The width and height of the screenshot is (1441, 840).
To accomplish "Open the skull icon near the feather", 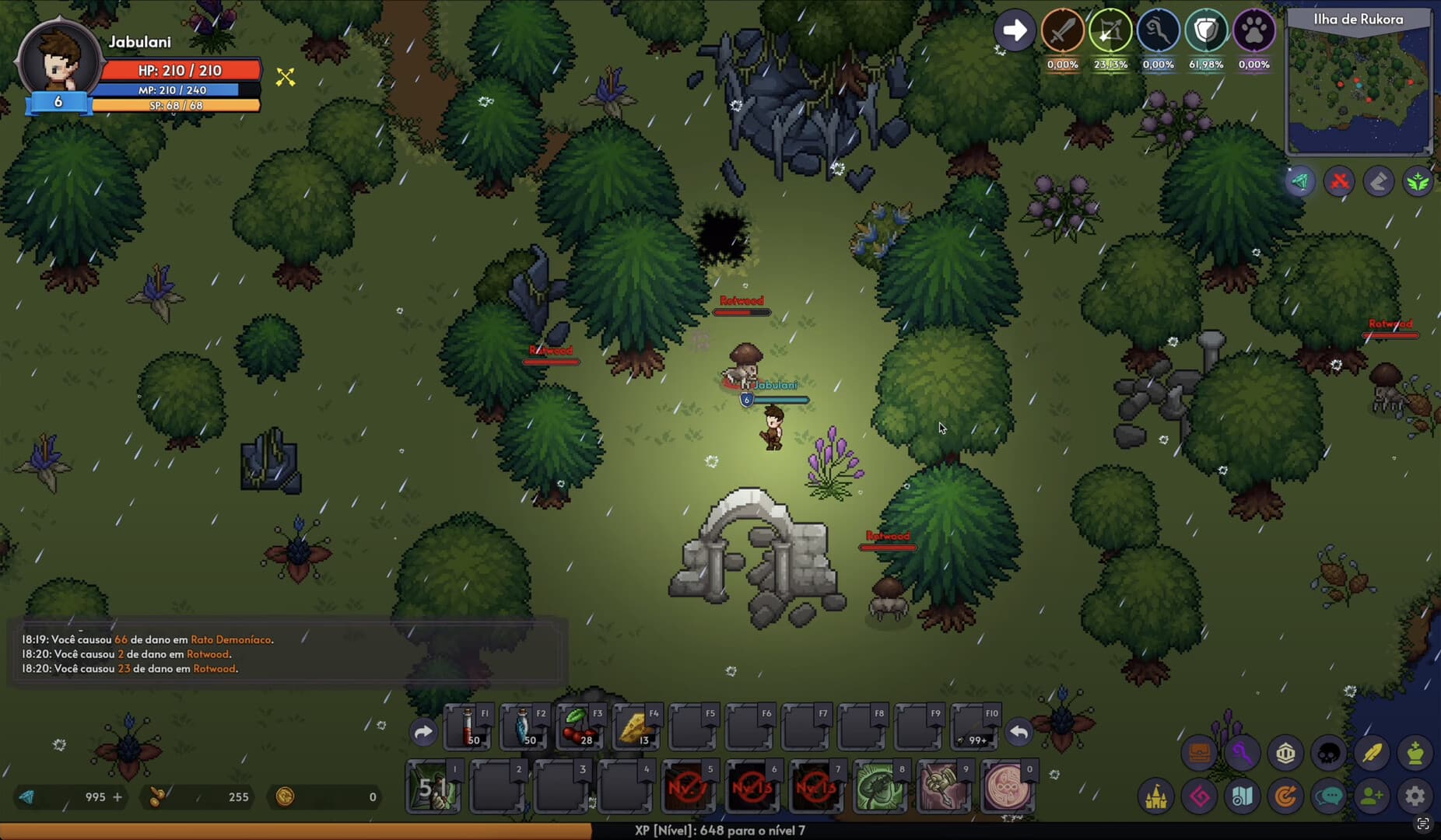I will pyautogui.click(x=1331, y=753).
